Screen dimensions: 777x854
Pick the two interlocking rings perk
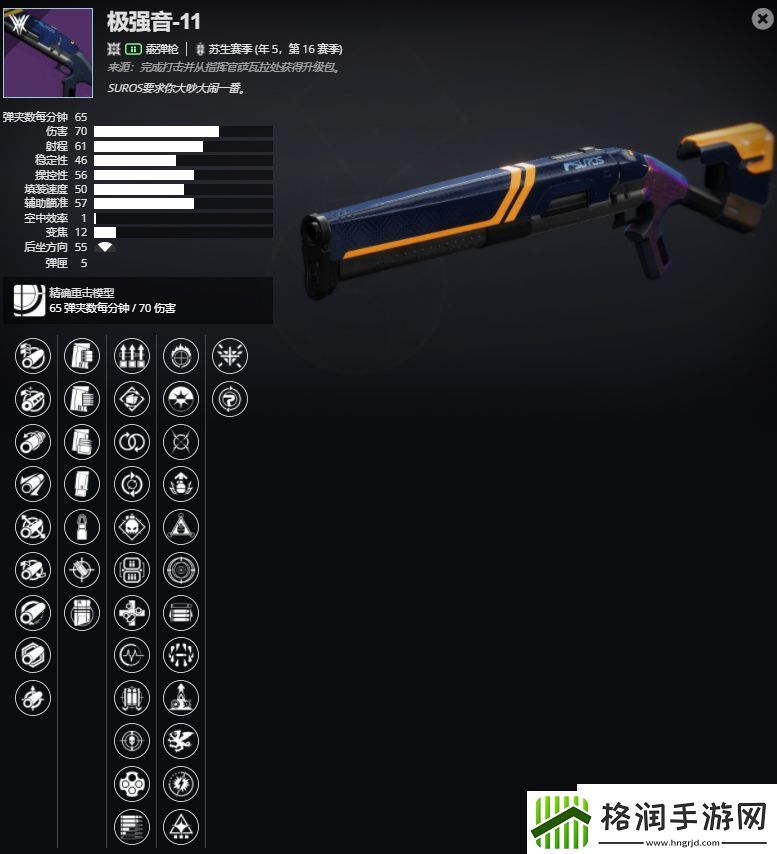click(x=132, y=441)
